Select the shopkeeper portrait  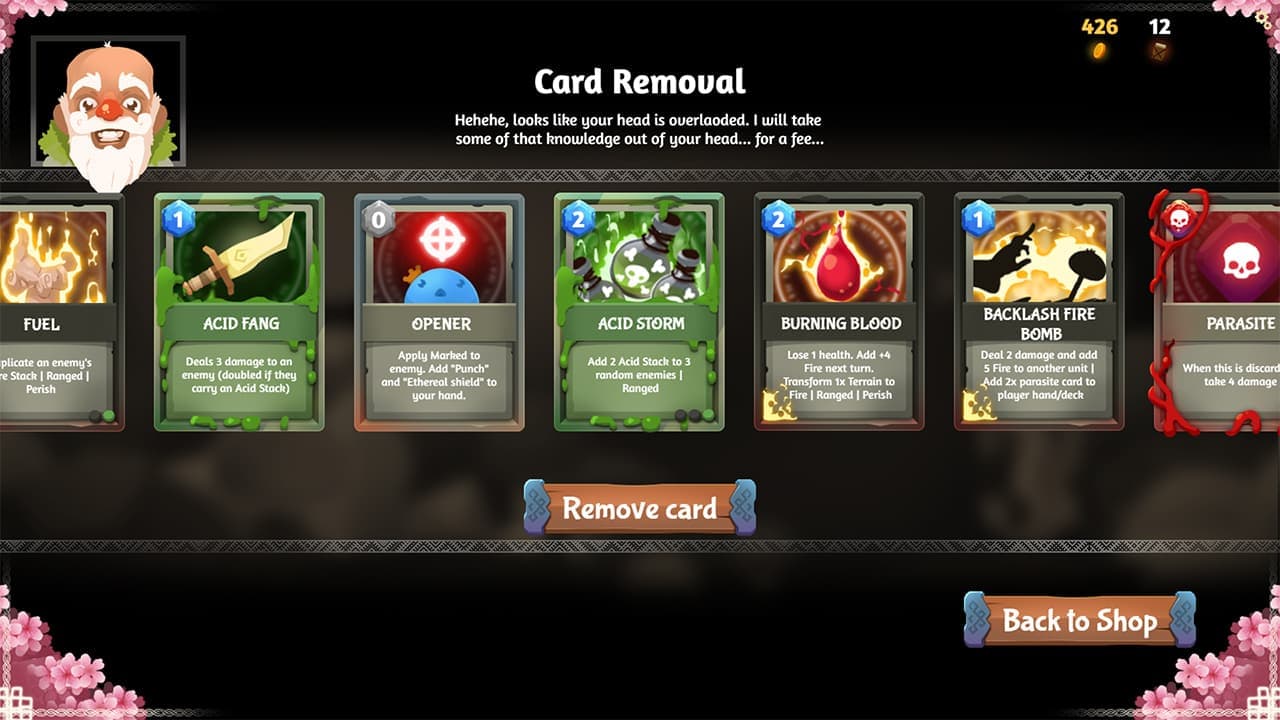point(108,103)
